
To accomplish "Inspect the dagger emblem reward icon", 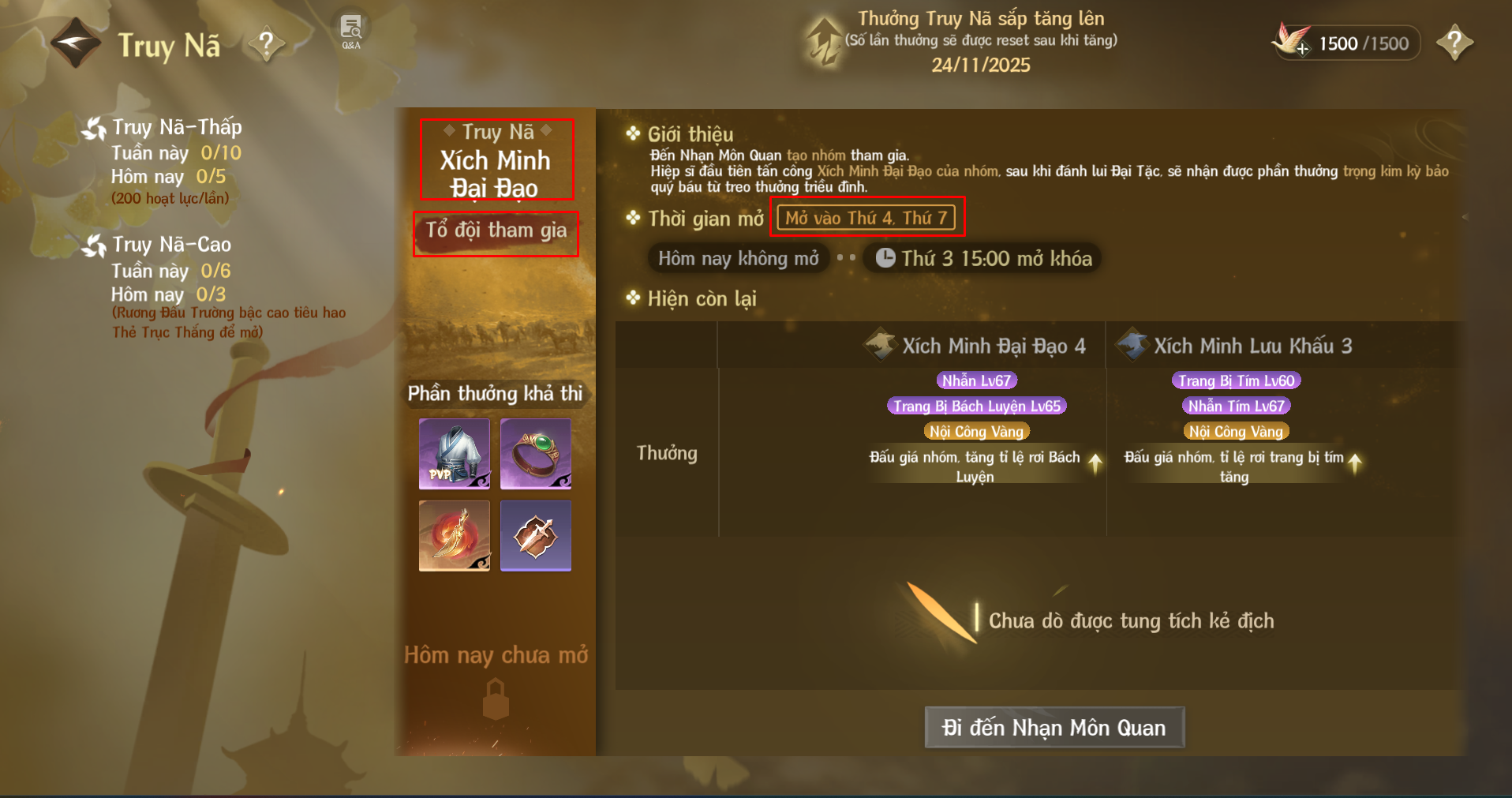I will tap(535, 535).
